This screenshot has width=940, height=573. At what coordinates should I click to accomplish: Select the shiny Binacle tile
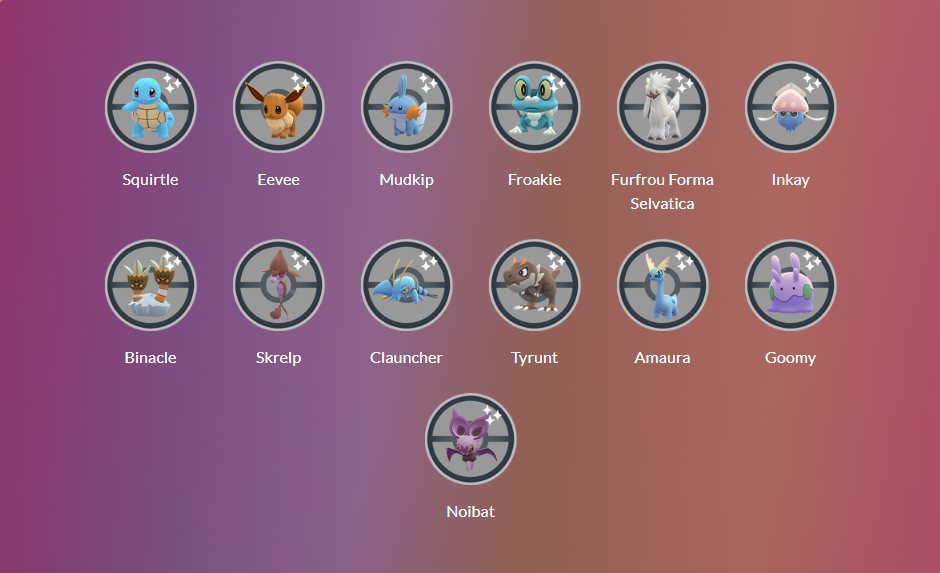(151, 286)
